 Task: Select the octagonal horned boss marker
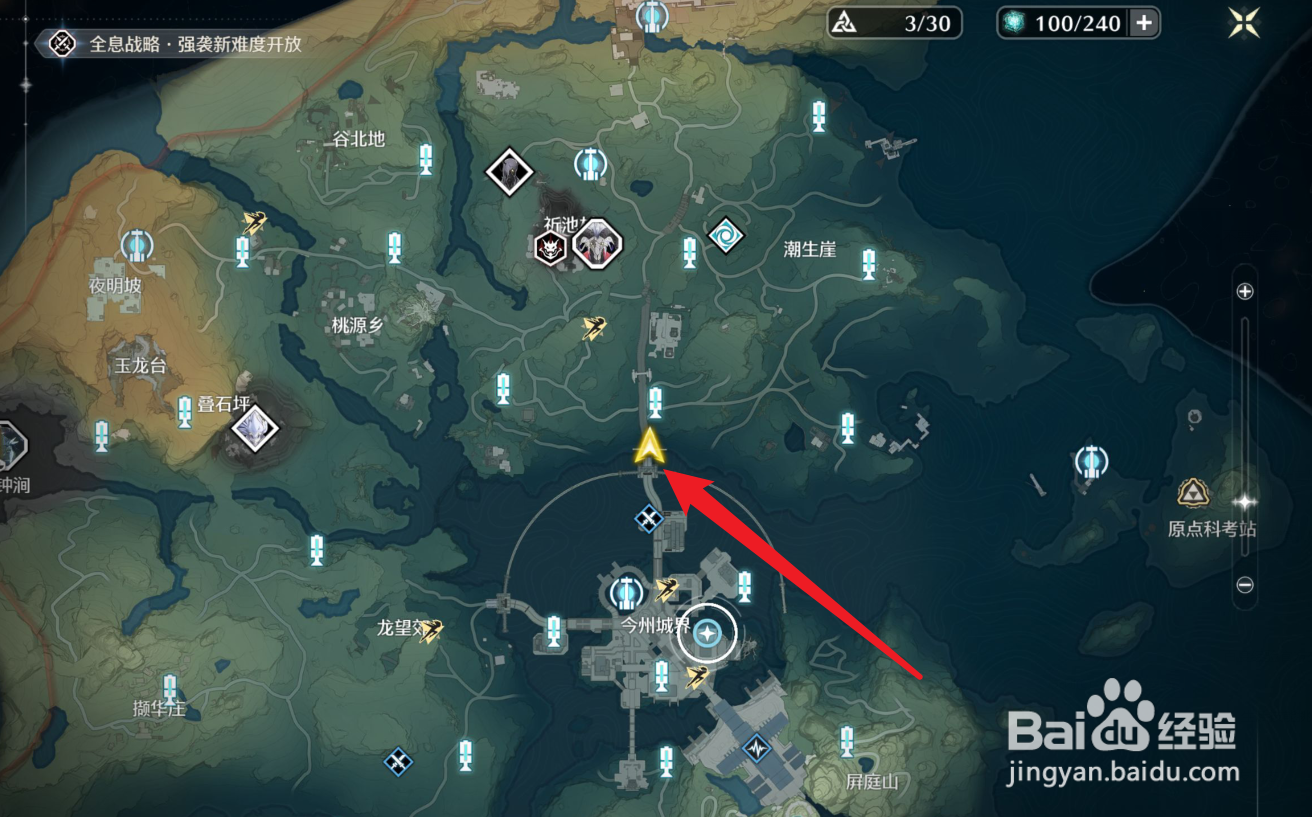[x=597, y=243]
